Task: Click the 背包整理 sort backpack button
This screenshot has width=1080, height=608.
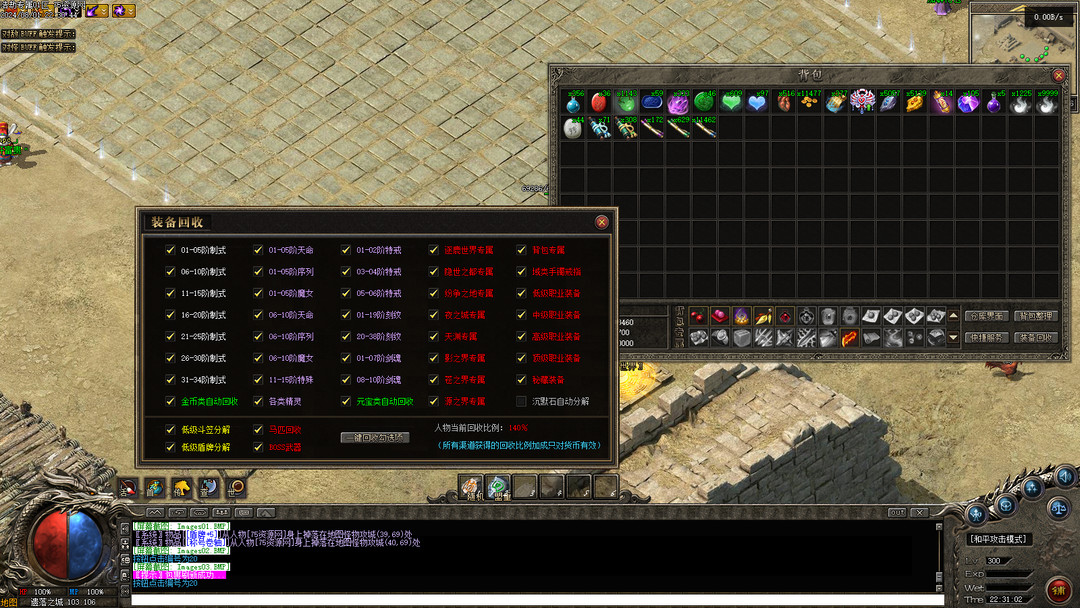Action: pos(1035,316)
